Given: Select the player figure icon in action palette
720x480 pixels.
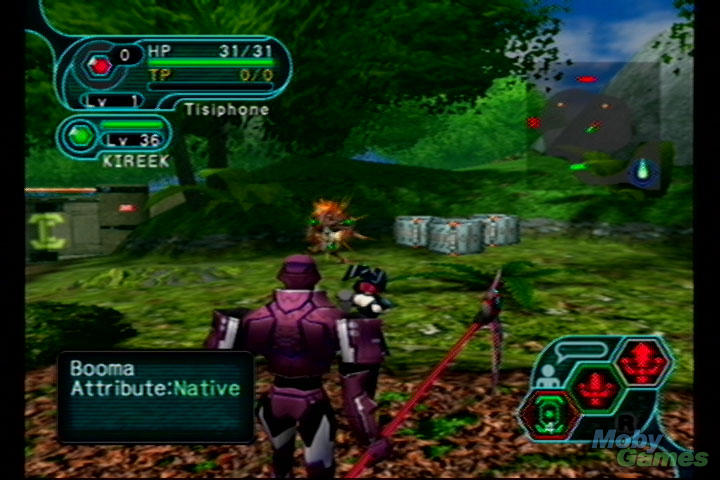Looking at the screenshot, I should [x=547, y=376].
